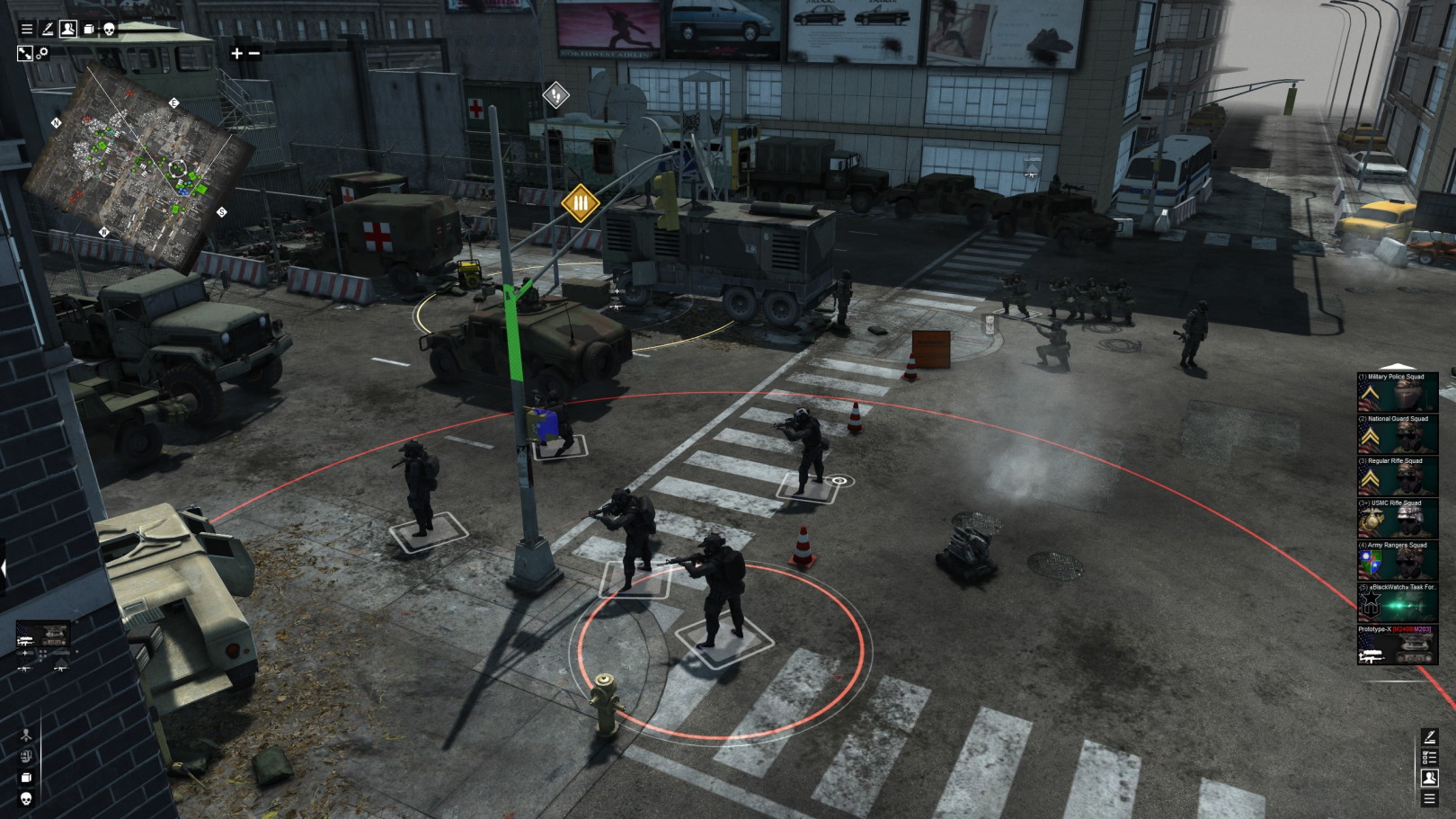Select the National Guard Squad card
This screenshot has height=819, width=1456.
click(x=1397, y=434)
